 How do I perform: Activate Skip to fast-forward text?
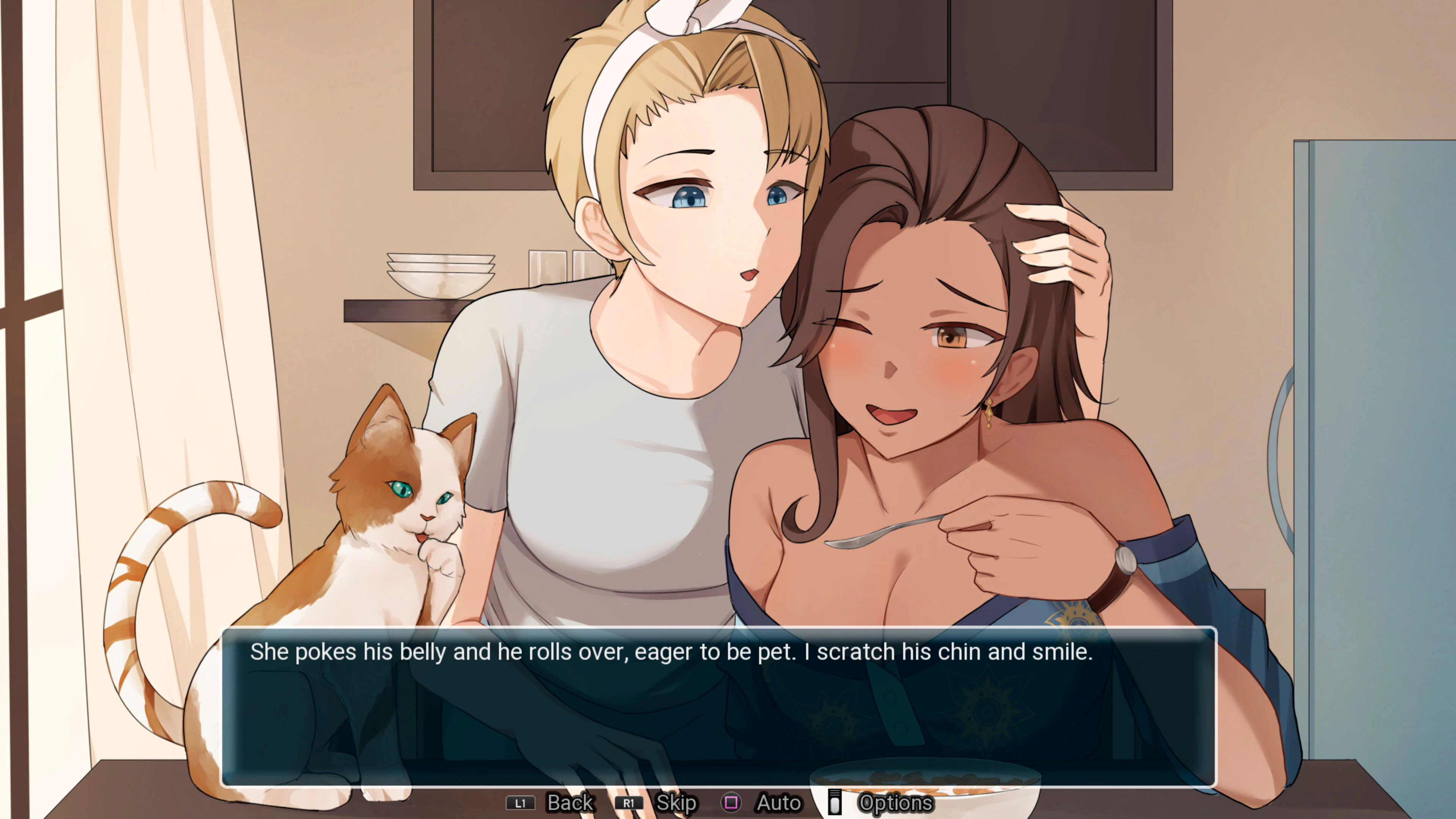click(x=676, y=803)
